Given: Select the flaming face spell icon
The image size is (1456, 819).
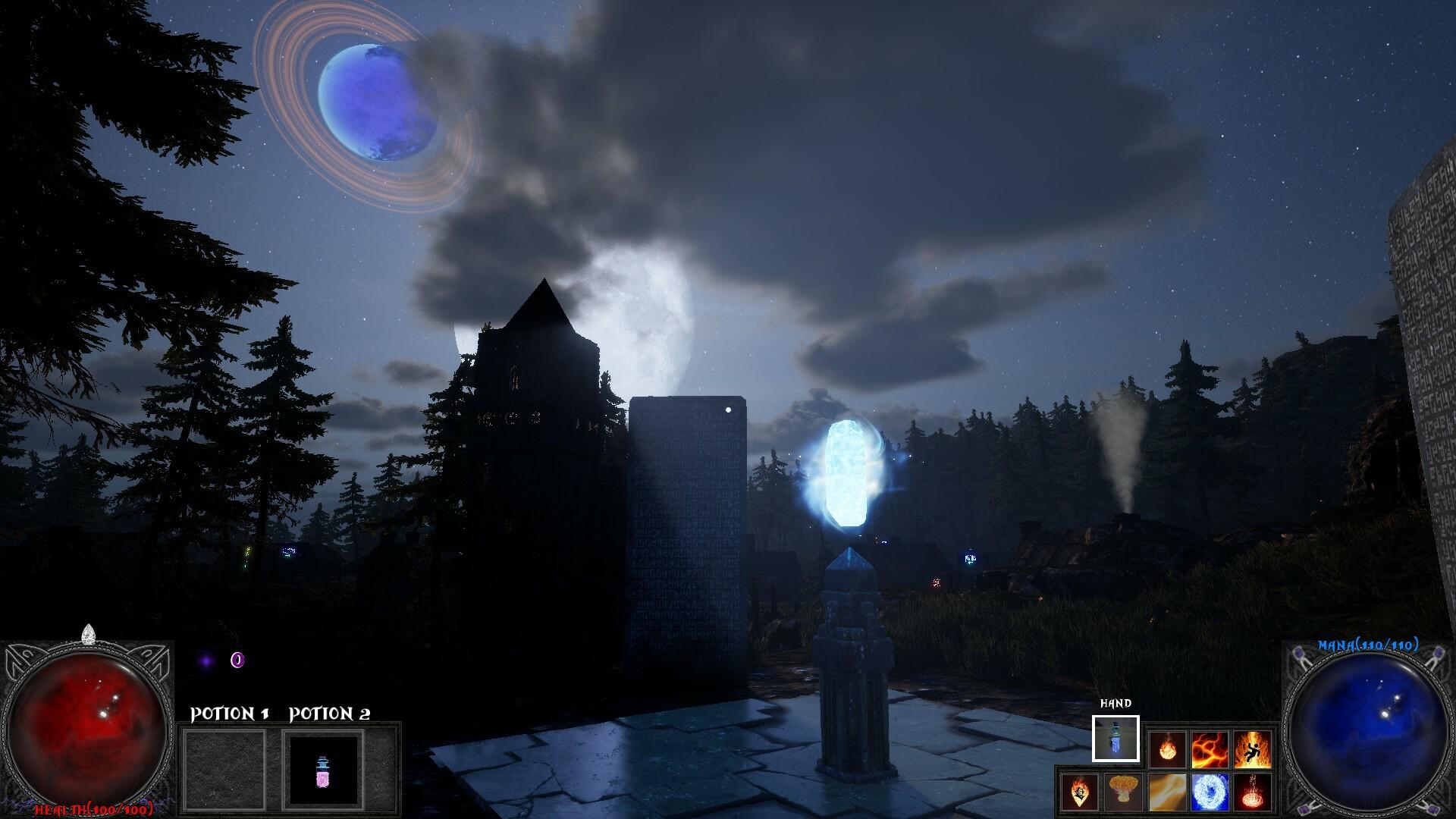Looking at the screenshot, I should pos(1080,792).
